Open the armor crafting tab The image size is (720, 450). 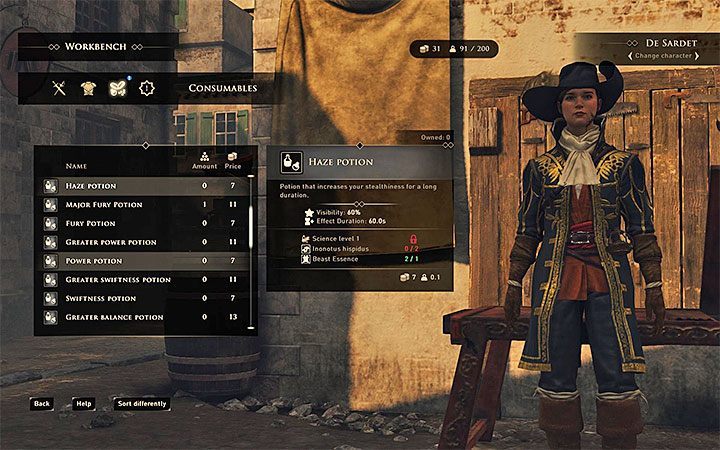tap(88, 88)
